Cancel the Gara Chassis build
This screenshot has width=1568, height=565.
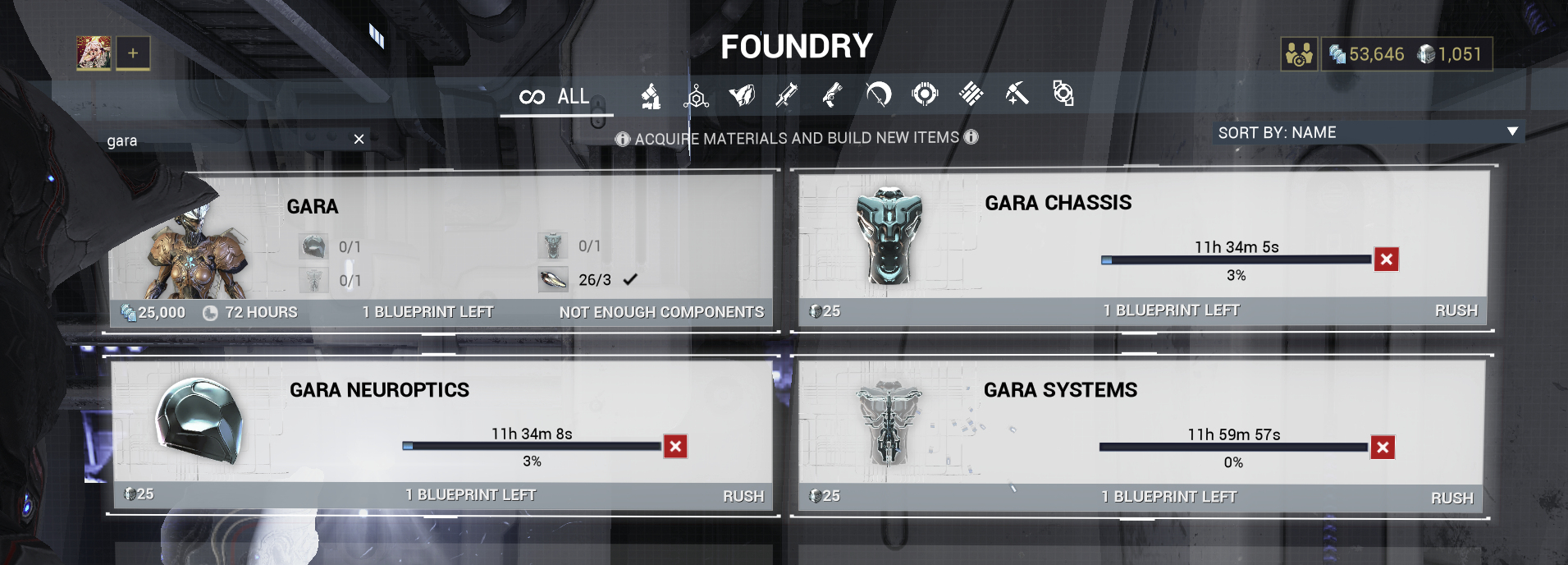pyautogui.click(x=1387, y=260)
